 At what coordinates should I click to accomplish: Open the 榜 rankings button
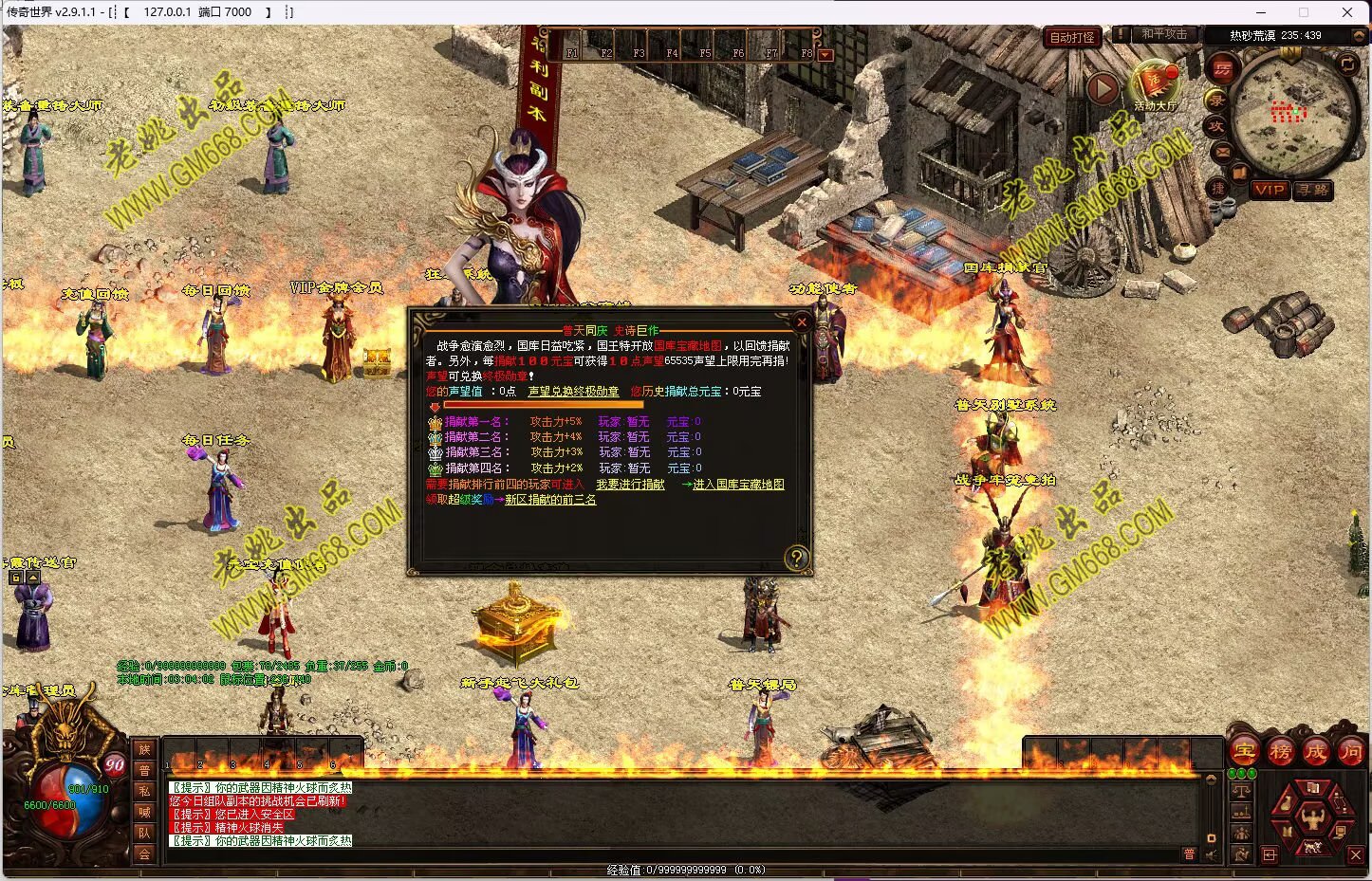point(1280,752)
